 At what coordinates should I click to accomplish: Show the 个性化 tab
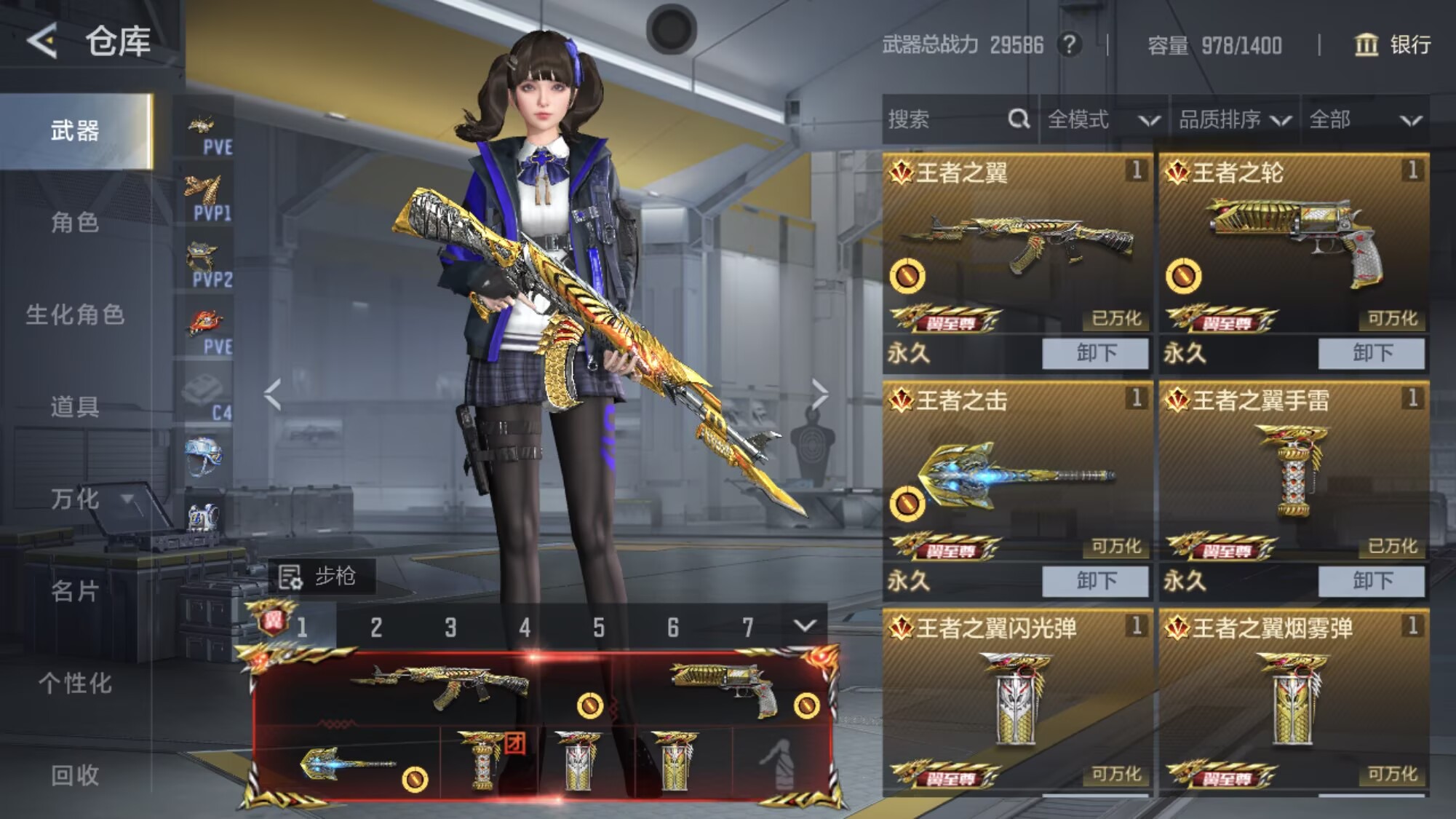(75, 683)
